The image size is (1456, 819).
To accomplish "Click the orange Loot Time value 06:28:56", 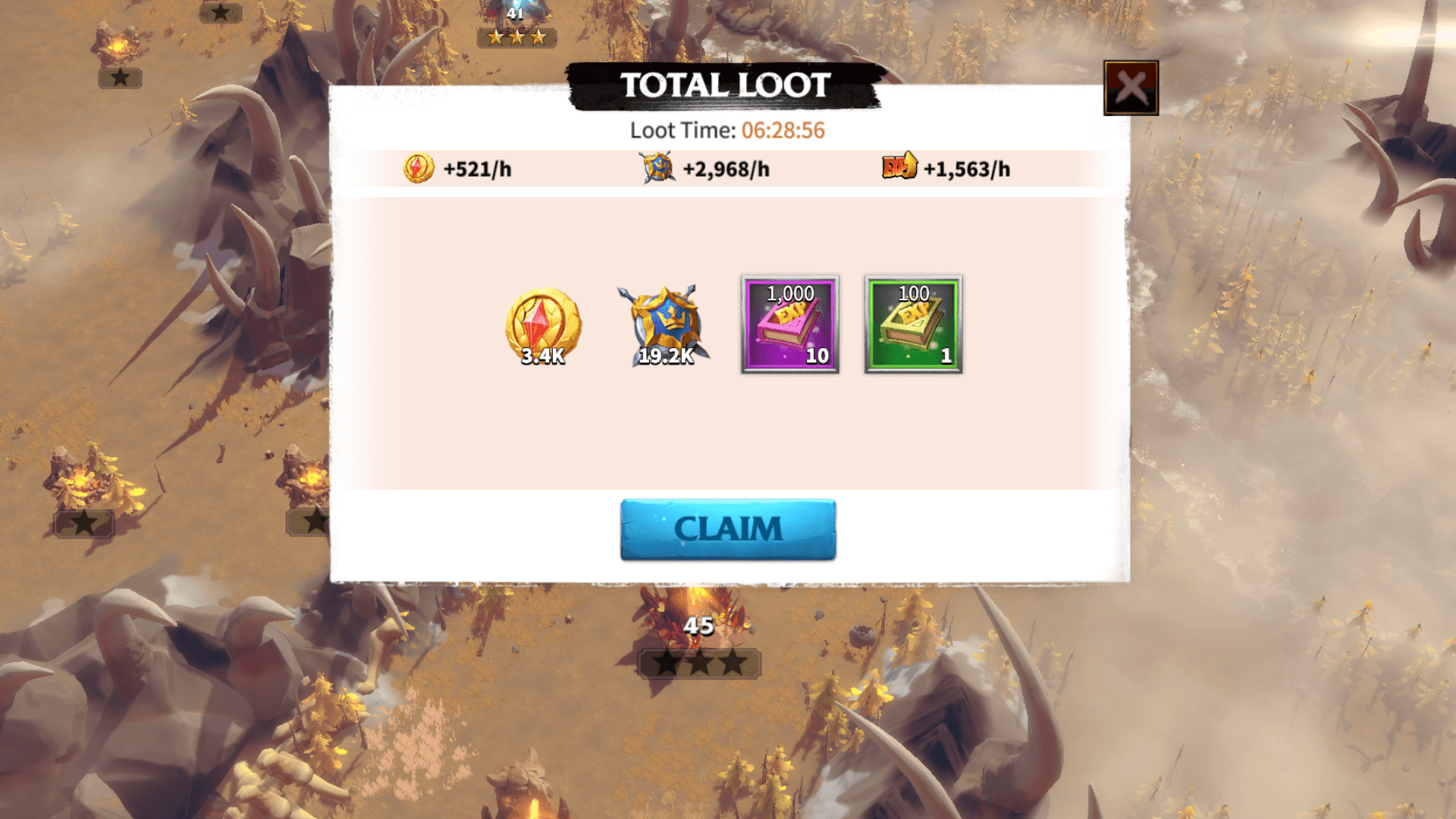I will pyautogui.click(x=784, y=130).
